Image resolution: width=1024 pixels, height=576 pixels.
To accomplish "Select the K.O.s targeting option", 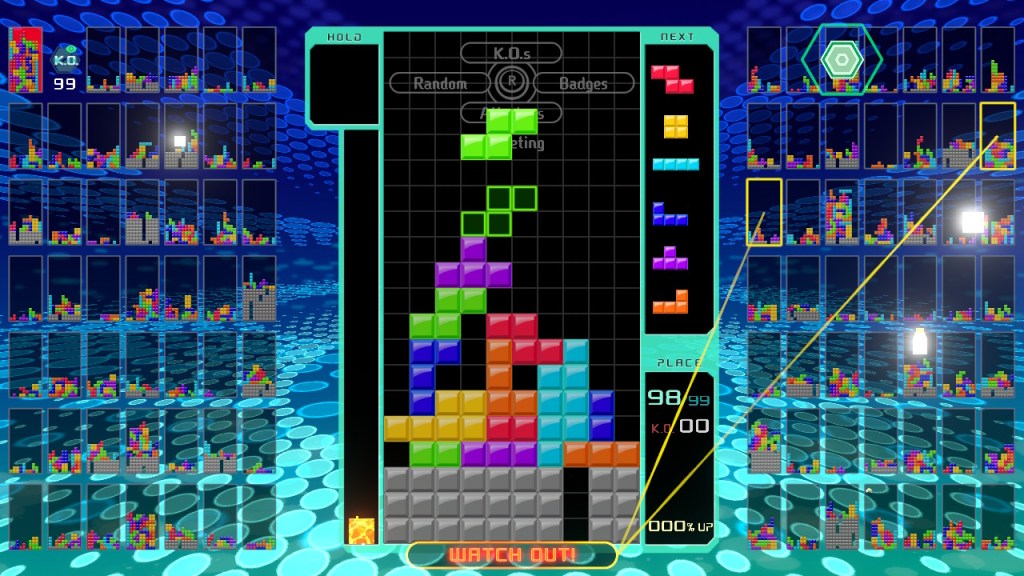I will 511,52.
